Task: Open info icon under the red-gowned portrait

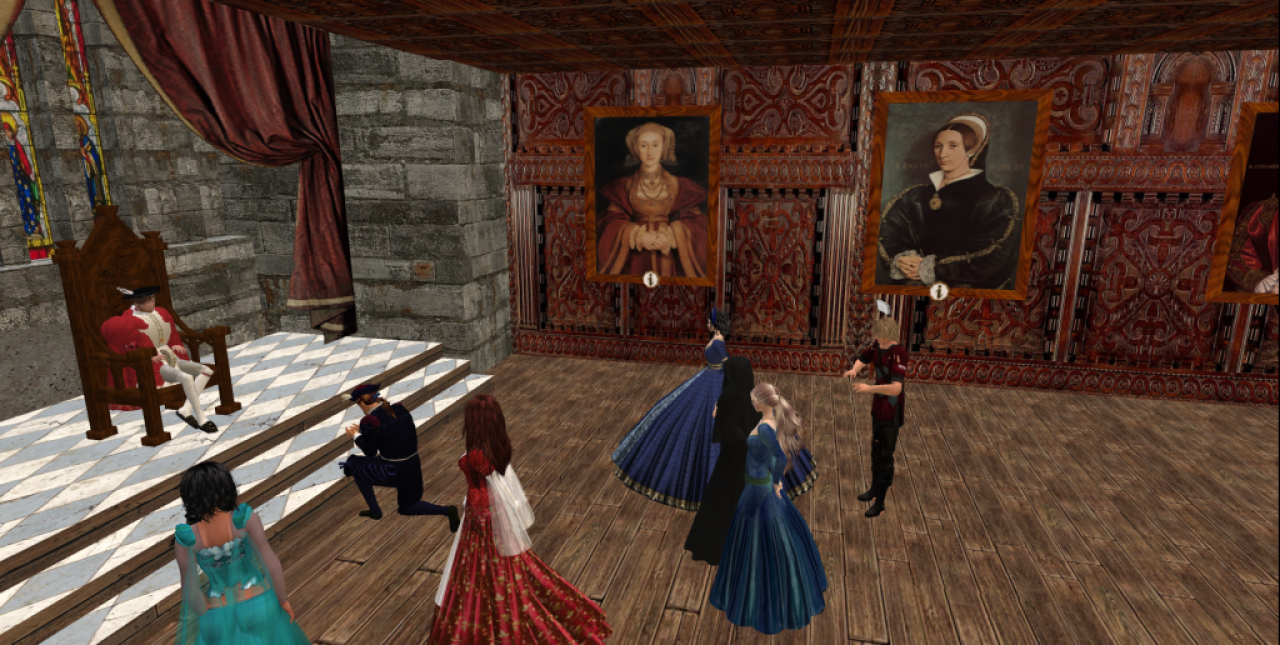Action: (x=651, y=280)
